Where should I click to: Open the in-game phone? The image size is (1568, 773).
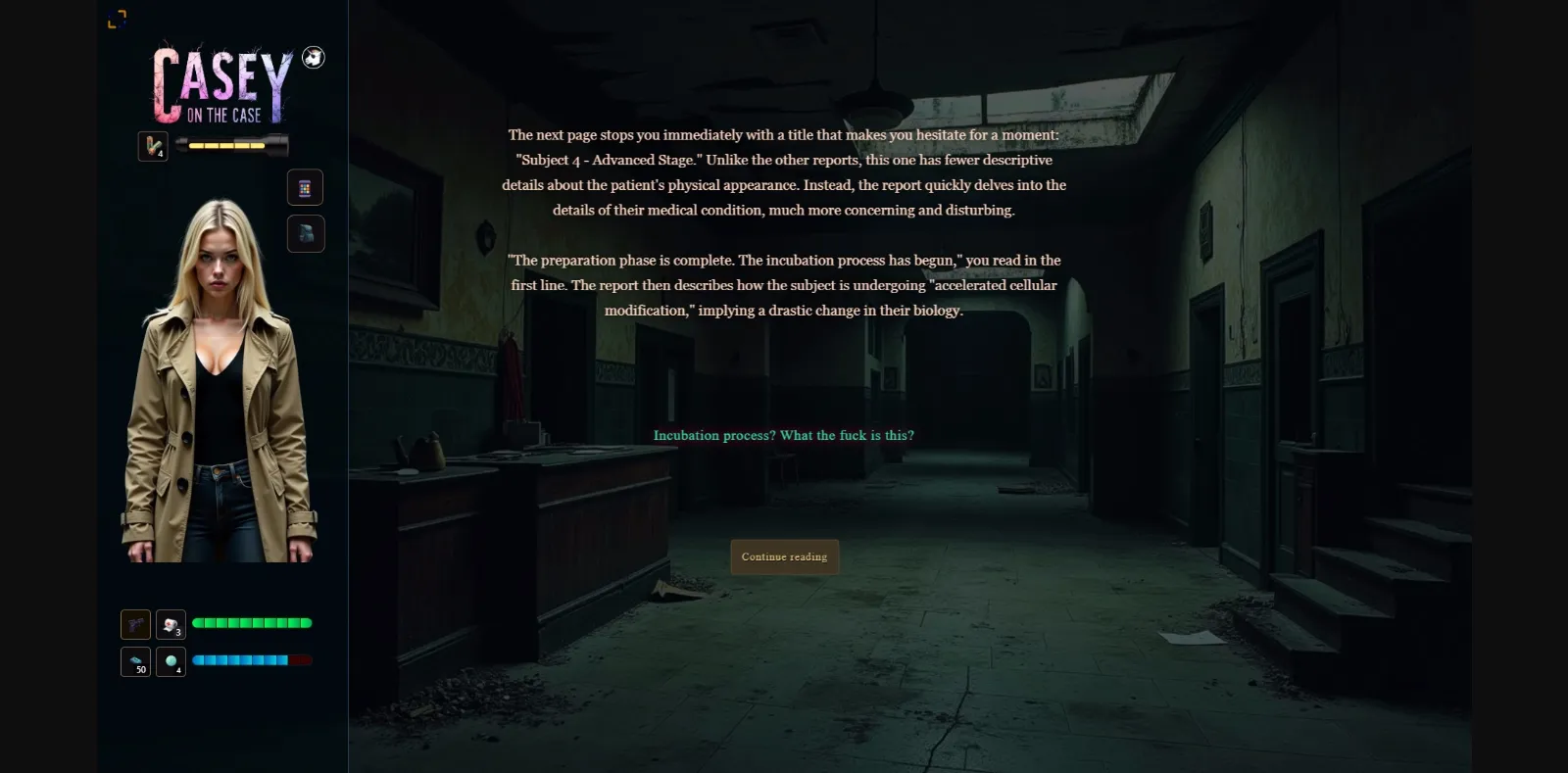[x=306, y=187]
